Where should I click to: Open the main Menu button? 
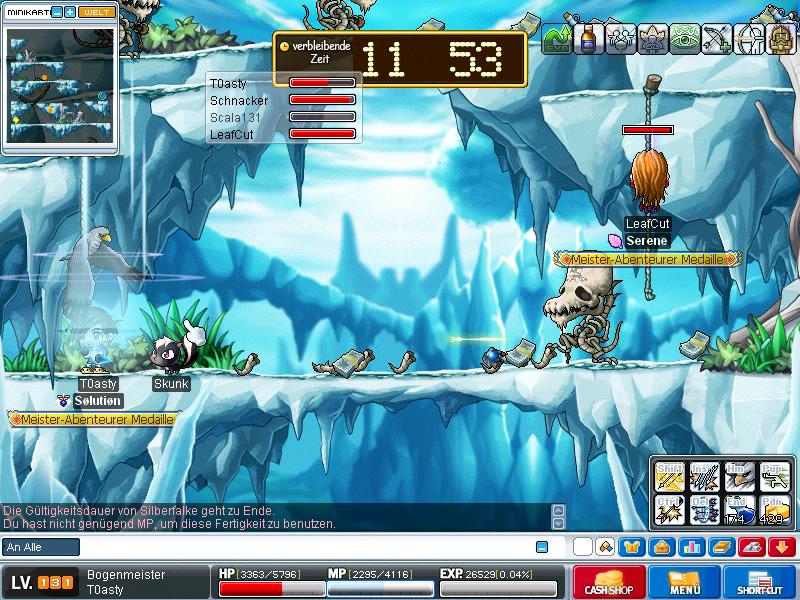[684, 582]
